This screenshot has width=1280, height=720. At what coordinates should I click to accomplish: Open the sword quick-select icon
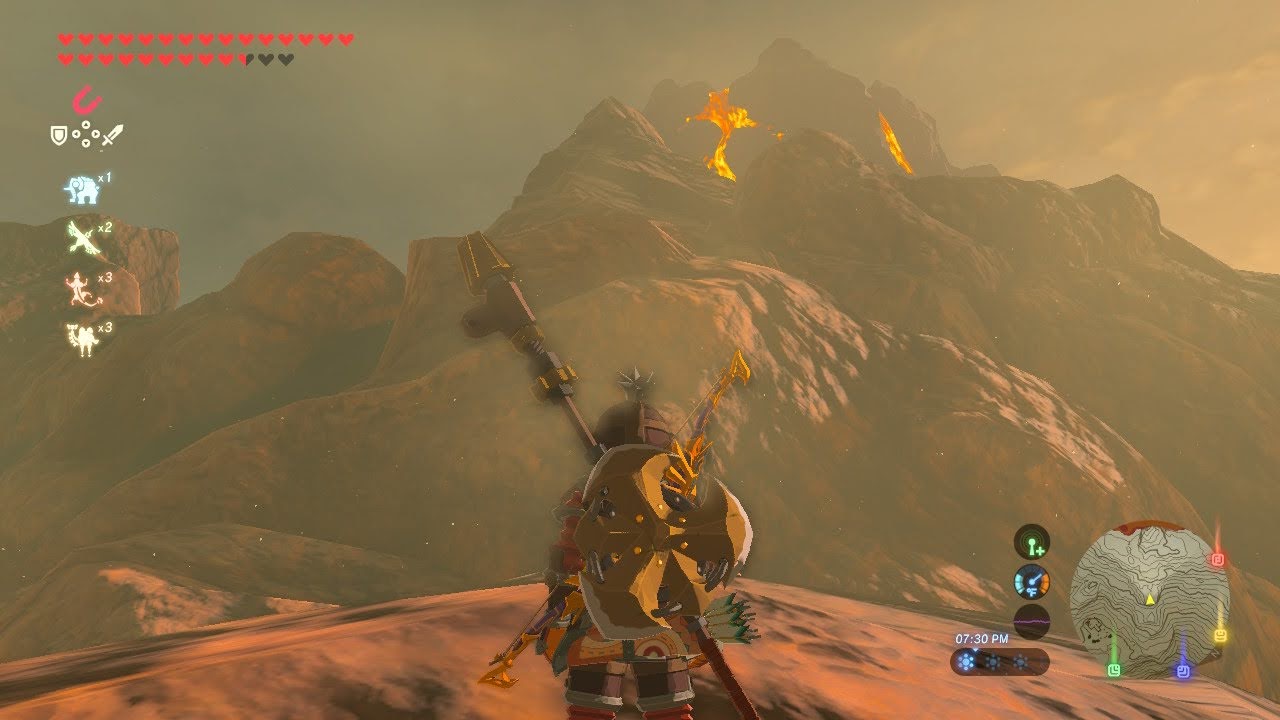point(112,134)
